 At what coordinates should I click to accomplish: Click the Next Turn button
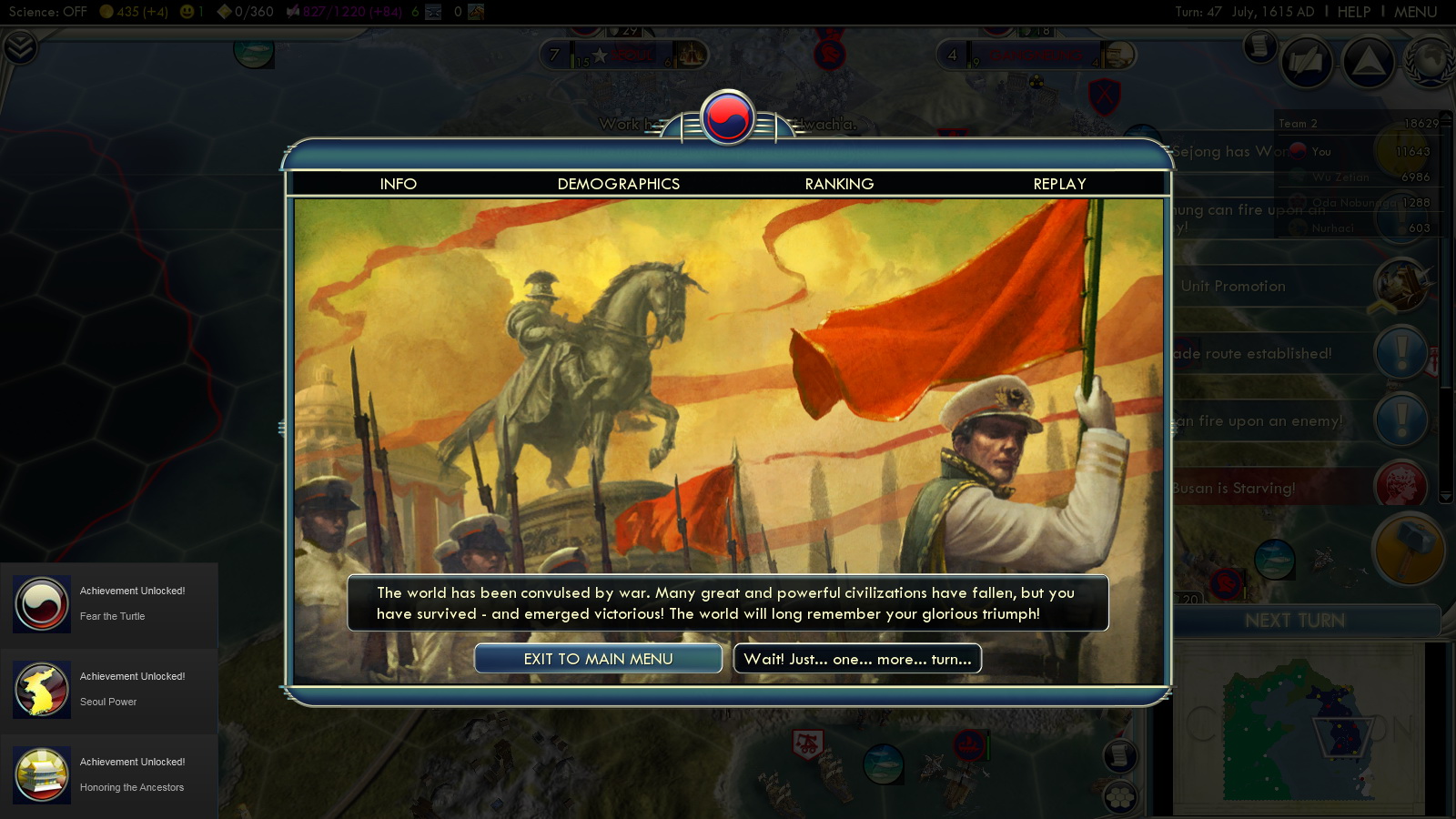coord(1294,621)
